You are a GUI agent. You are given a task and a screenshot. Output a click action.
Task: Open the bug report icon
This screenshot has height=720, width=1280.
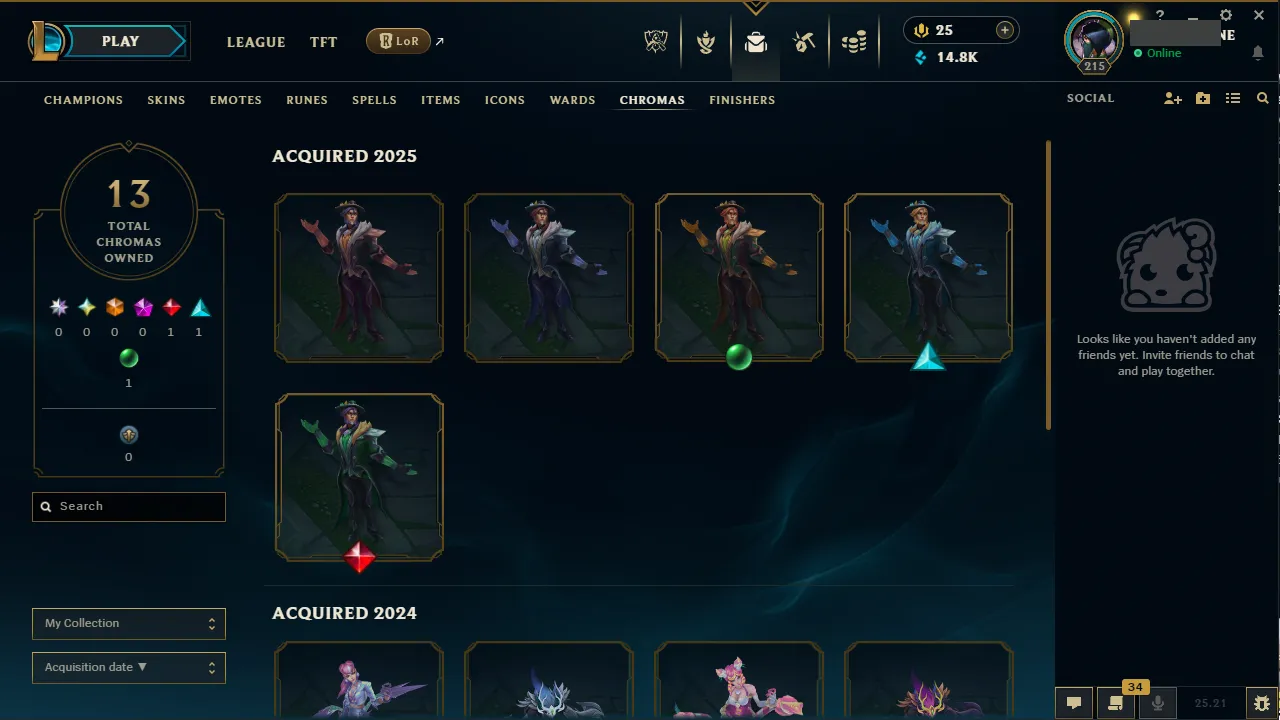click(x=1261, y=703)
